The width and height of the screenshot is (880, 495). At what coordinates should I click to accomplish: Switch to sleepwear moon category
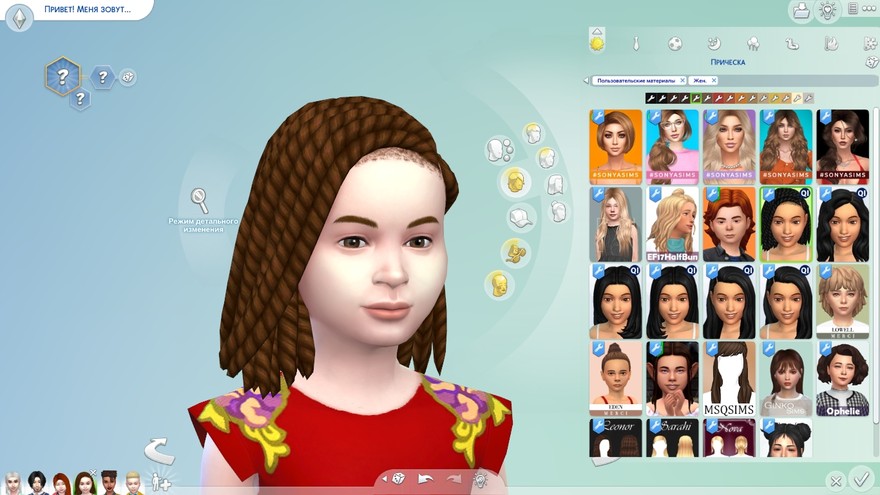point(714,44)
